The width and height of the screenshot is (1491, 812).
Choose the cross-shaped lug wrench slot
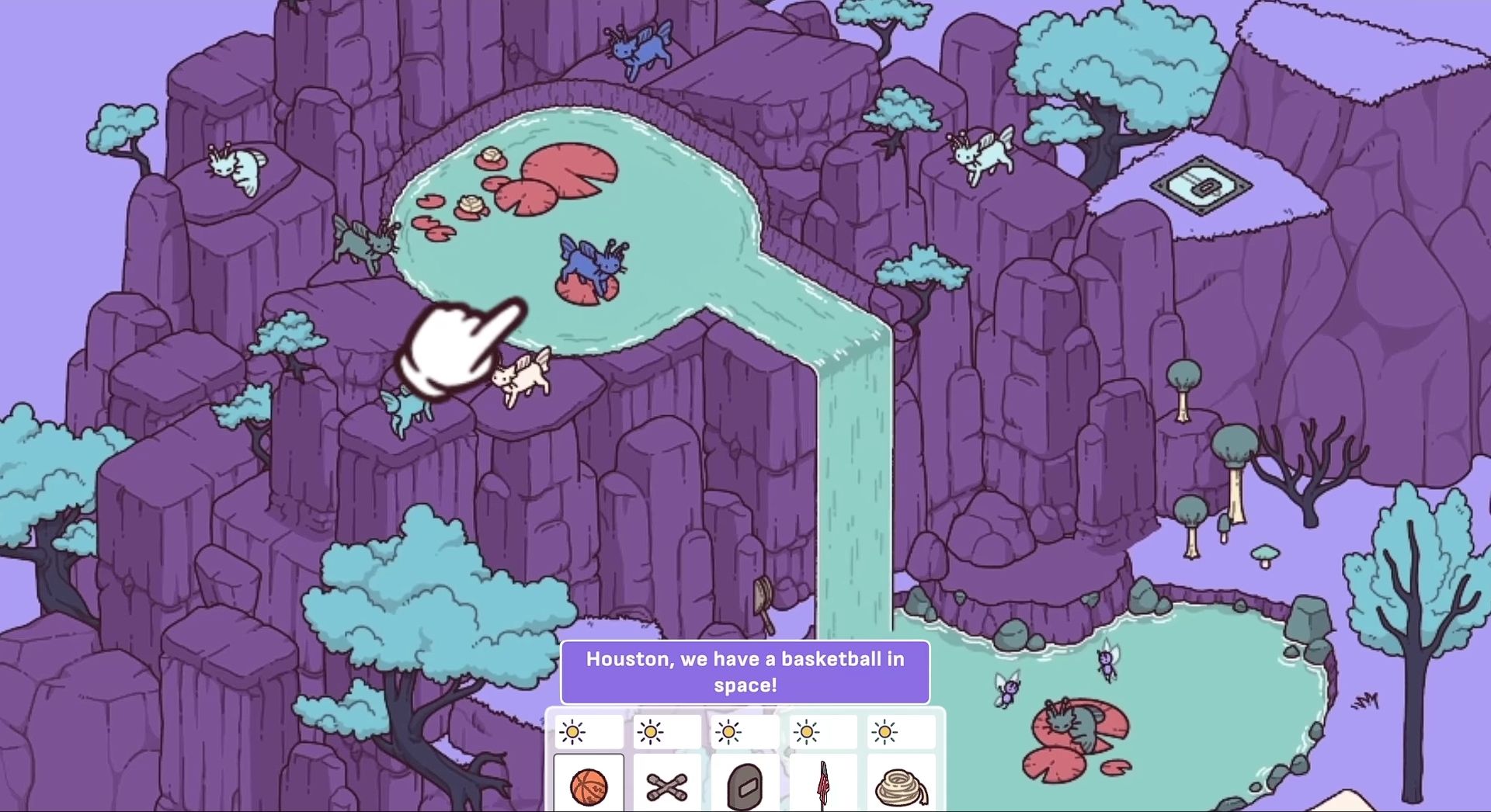667,785
